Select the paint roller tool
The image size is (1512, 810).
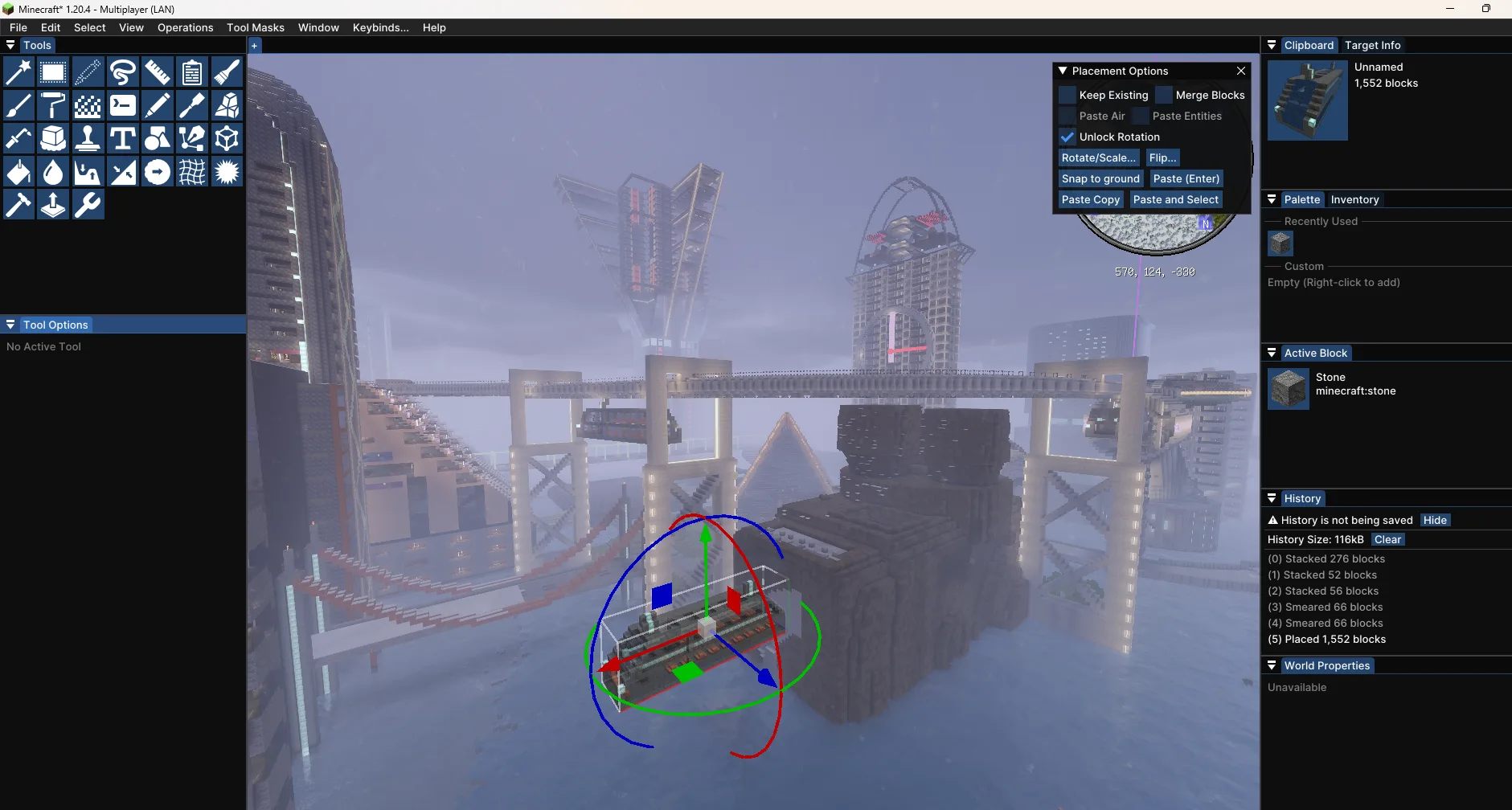click(x=52, y=105)
